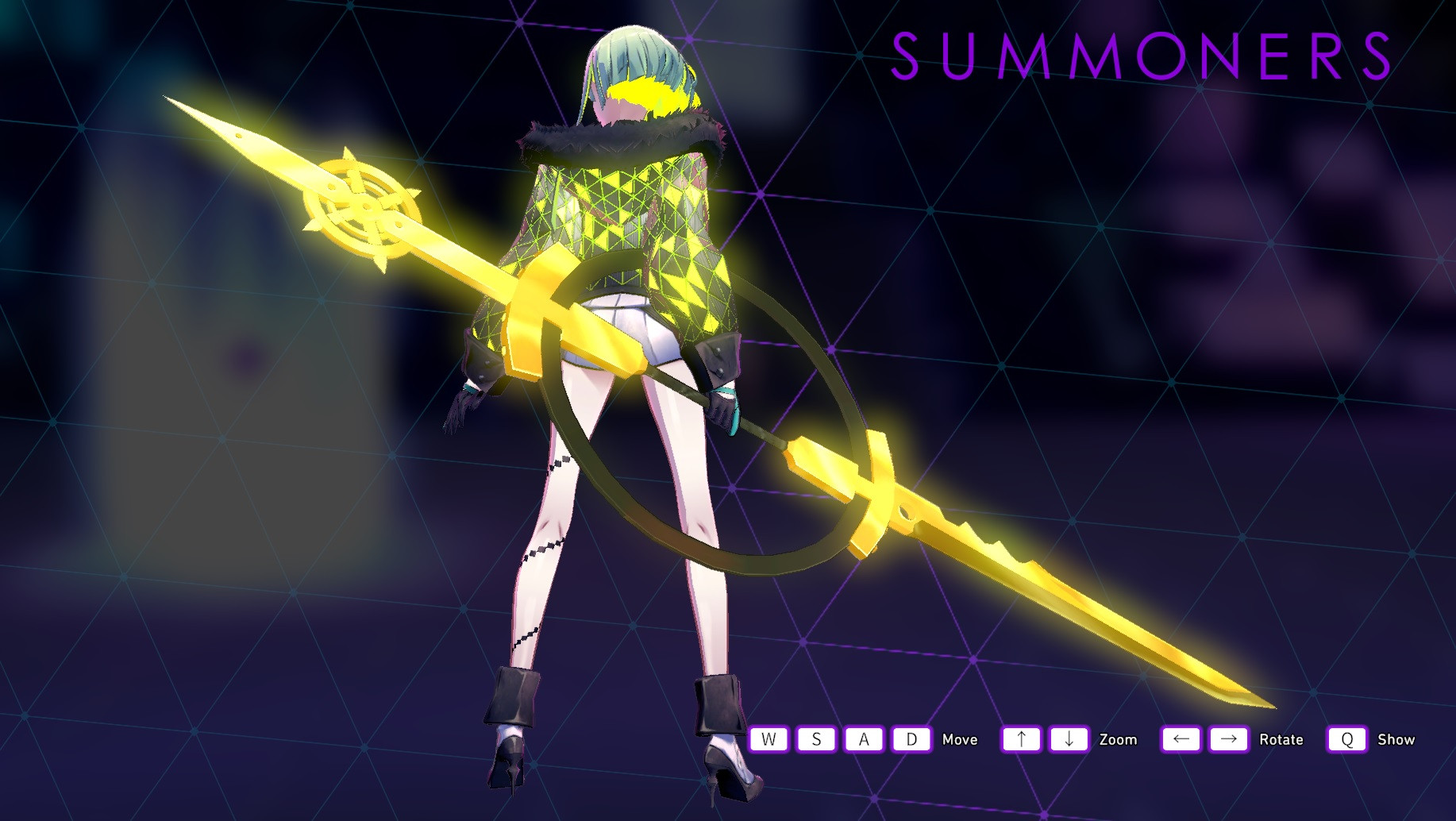Click the left arrow key to rotate
This screenshot has height=821, width=1456.
(1181, 739)
